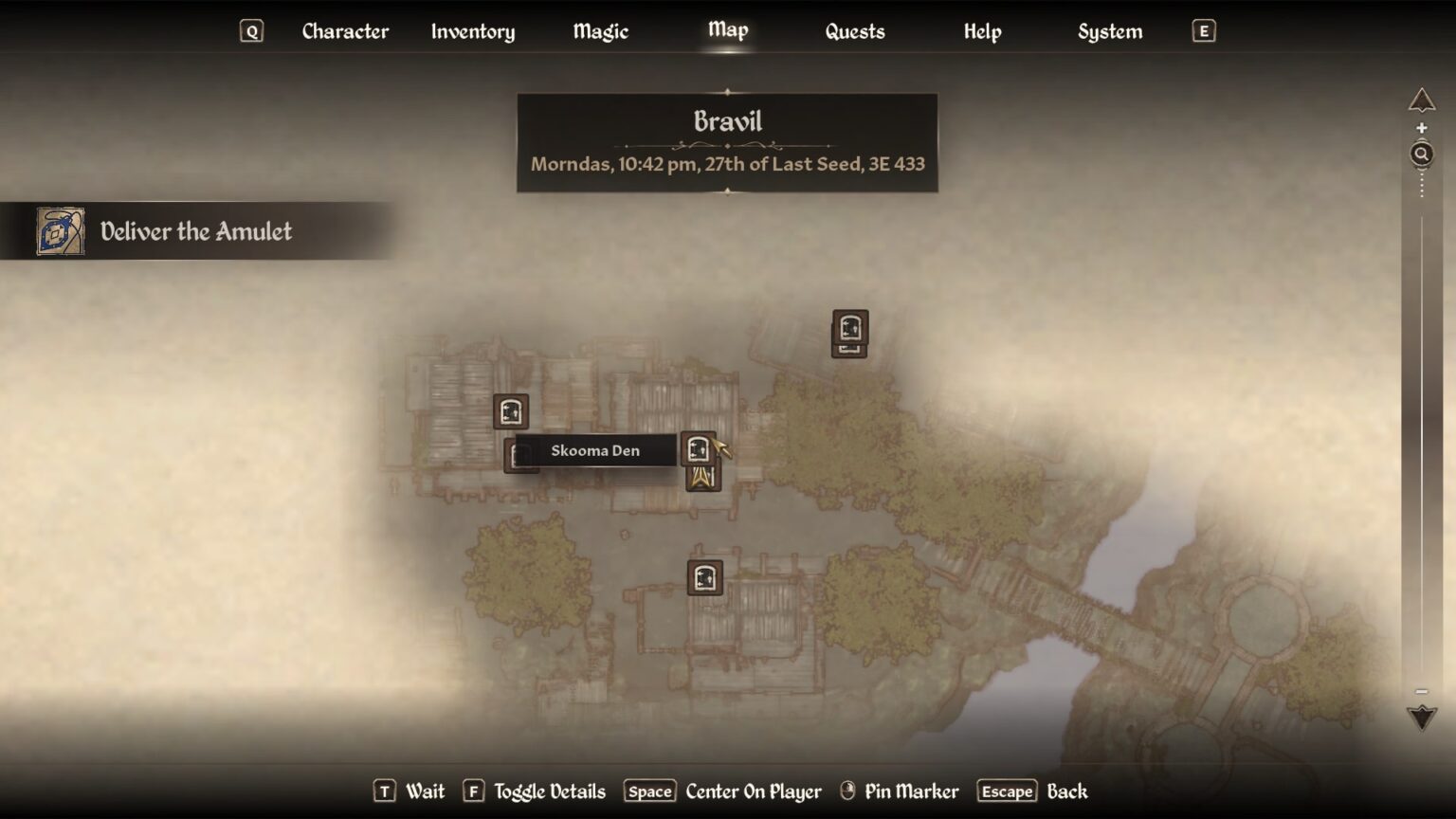1456x819 pixels.
Task: Click the zoom-in plus icon on the right sidebar
Action: tap(1422, 126)
